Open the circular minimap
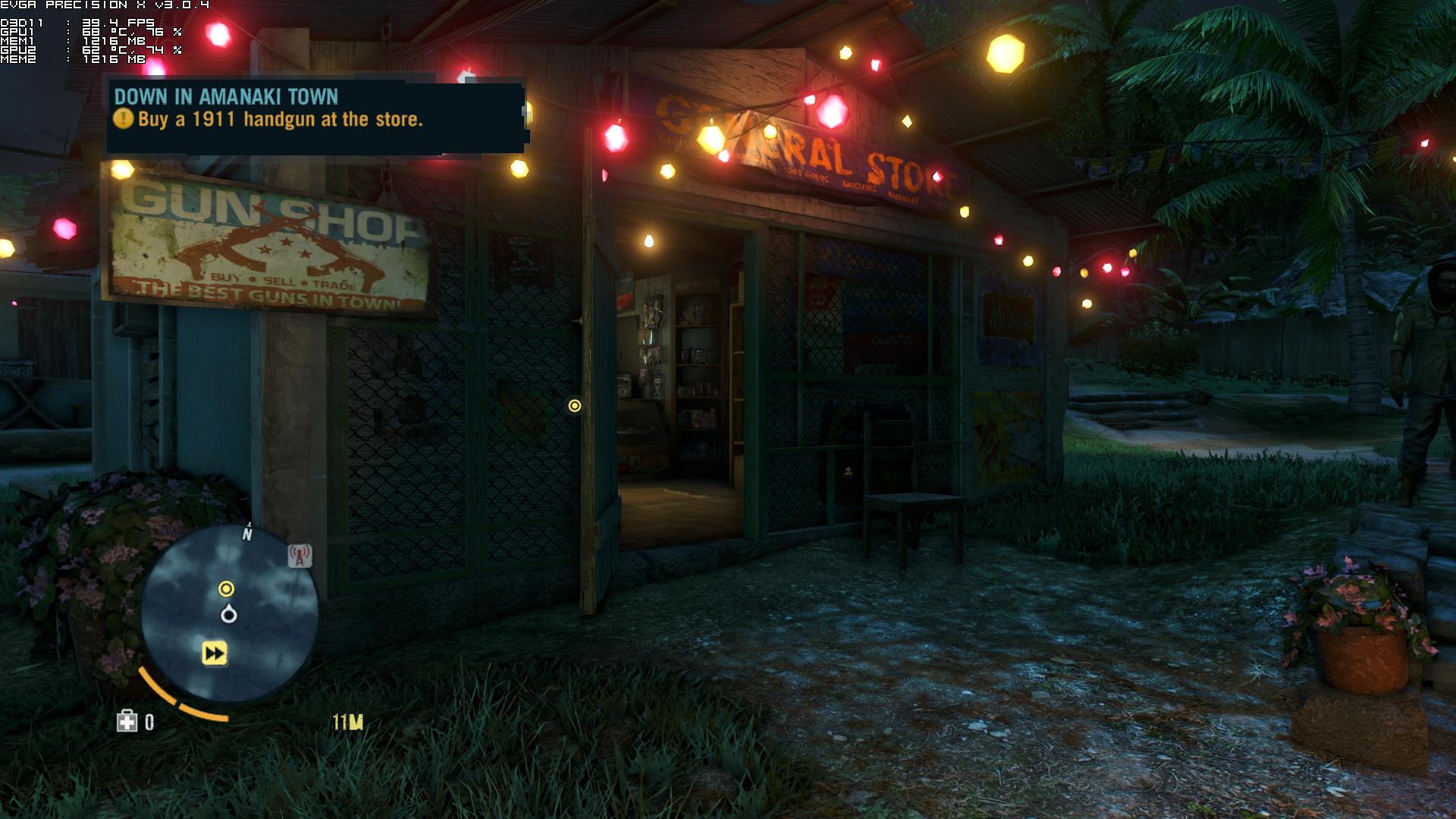1456x819 pixels. 229,613
